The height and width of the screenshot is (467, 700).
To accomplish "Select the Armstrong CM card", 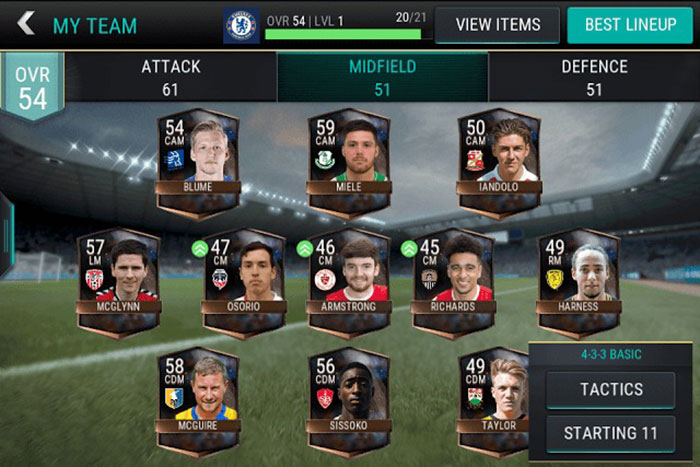I will pyautogui.click(x=349, y=281).
